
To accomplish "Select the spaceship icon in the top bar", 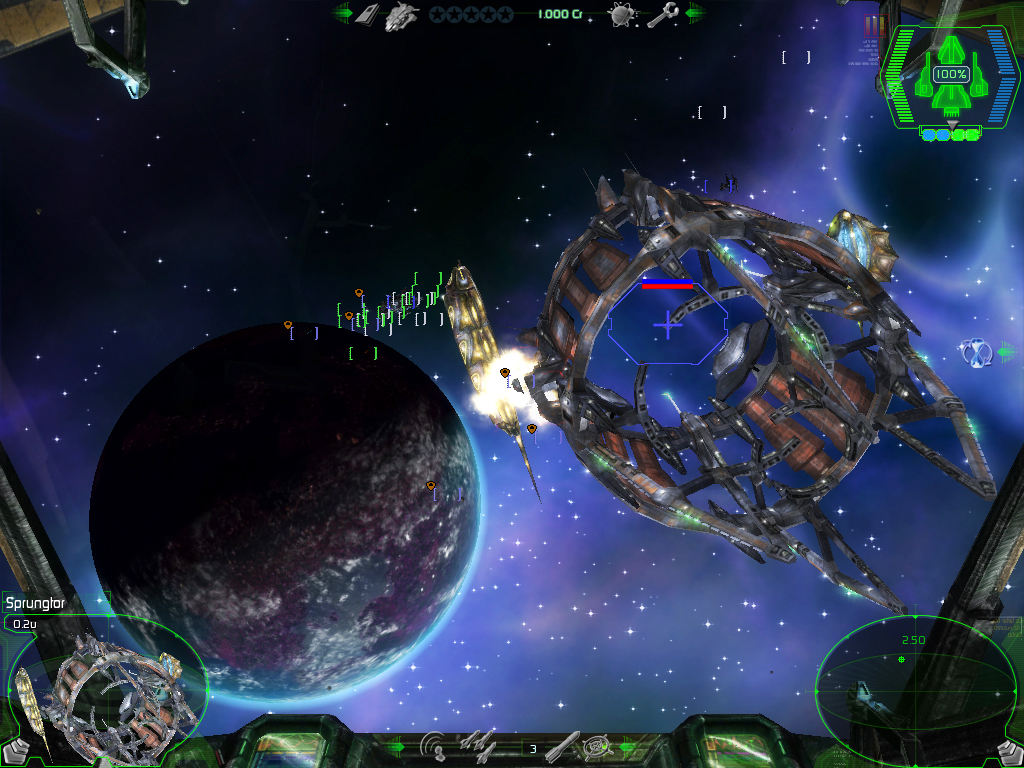I will tap(402, 14).
